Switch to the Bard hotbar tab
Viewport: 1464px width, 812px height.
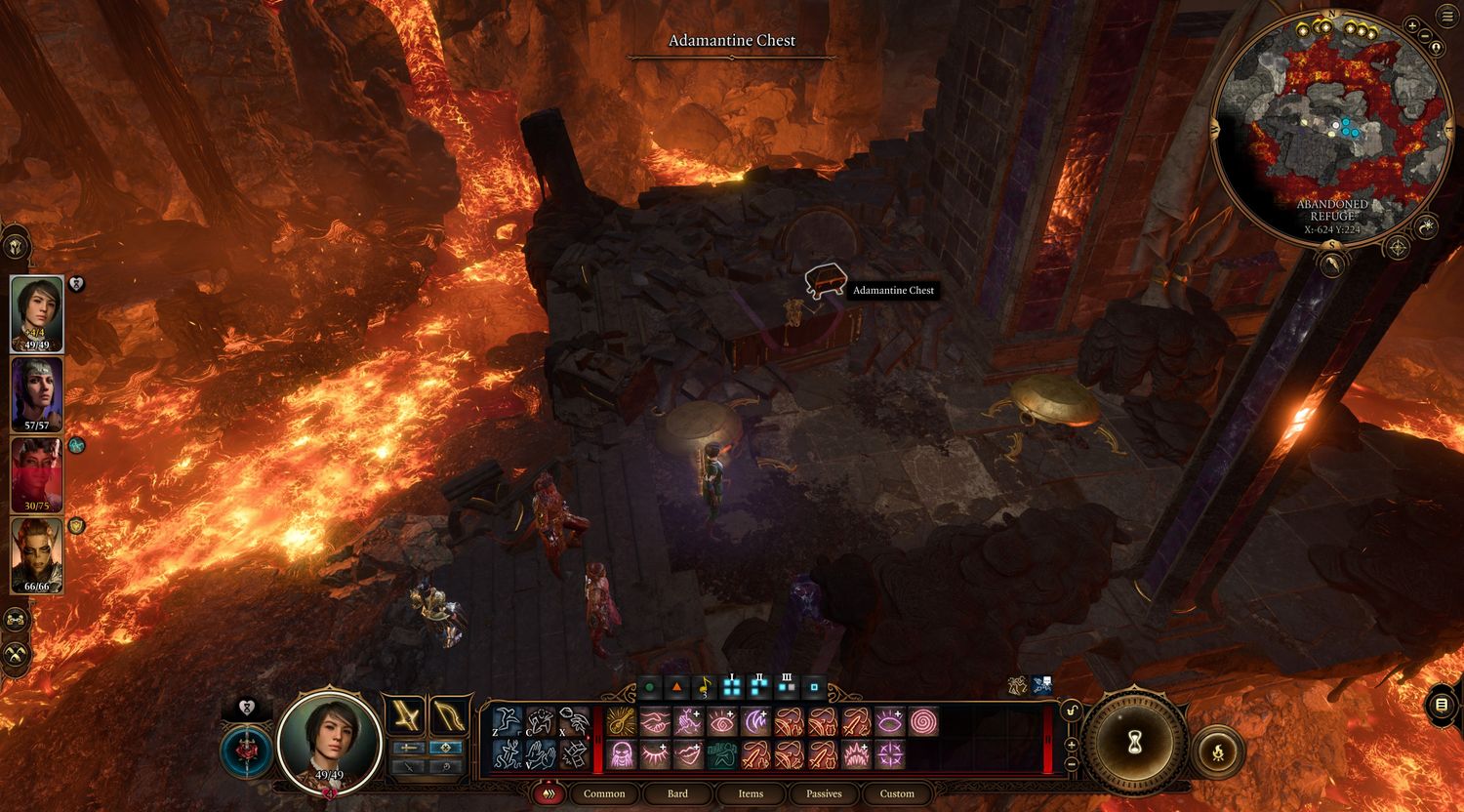[677, 793]
